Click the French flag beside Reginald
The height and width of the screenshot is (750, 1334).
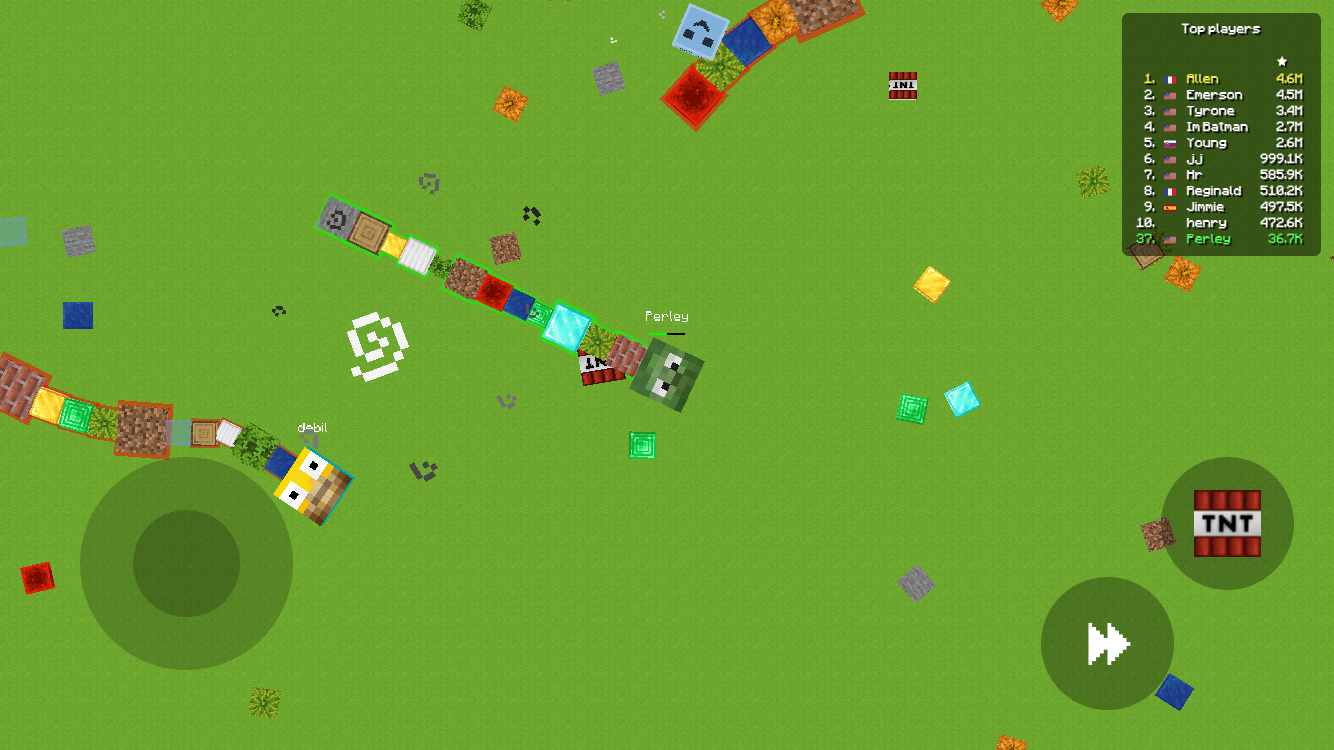1168,190
